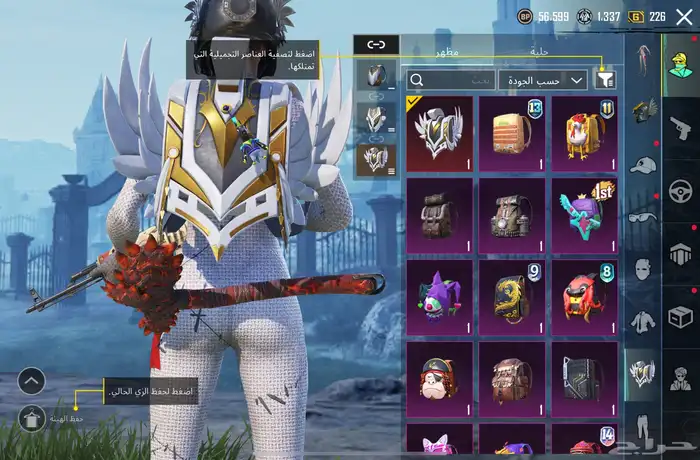The width and height of the screenshot is (700, 460).
Task: Show the face mask subcategory
Action: 642,268
